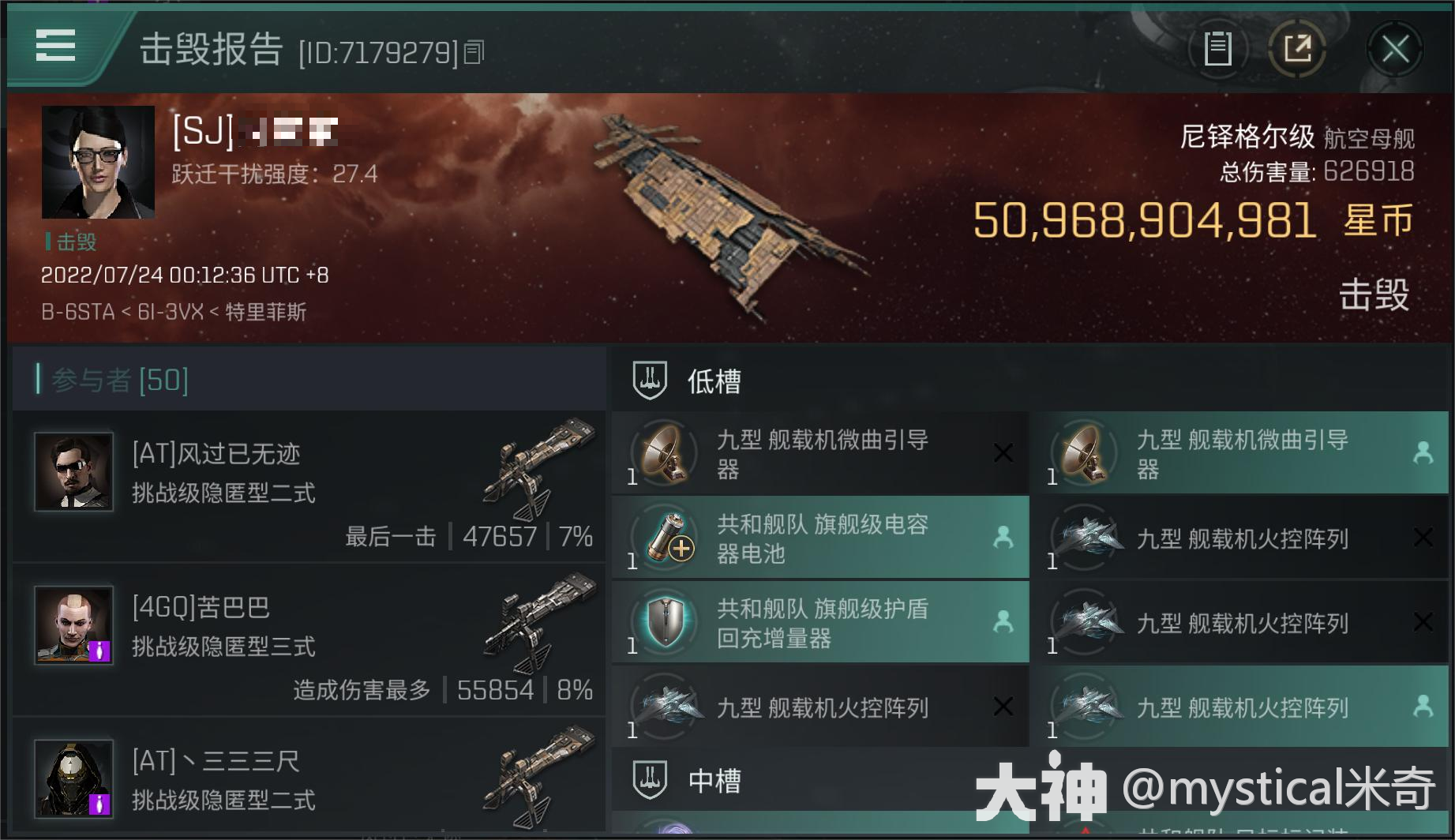1455x840 pixels.
Task: Select the 旗舰级护盾回充增量器 shield module icon
Action: click(667, 623)
